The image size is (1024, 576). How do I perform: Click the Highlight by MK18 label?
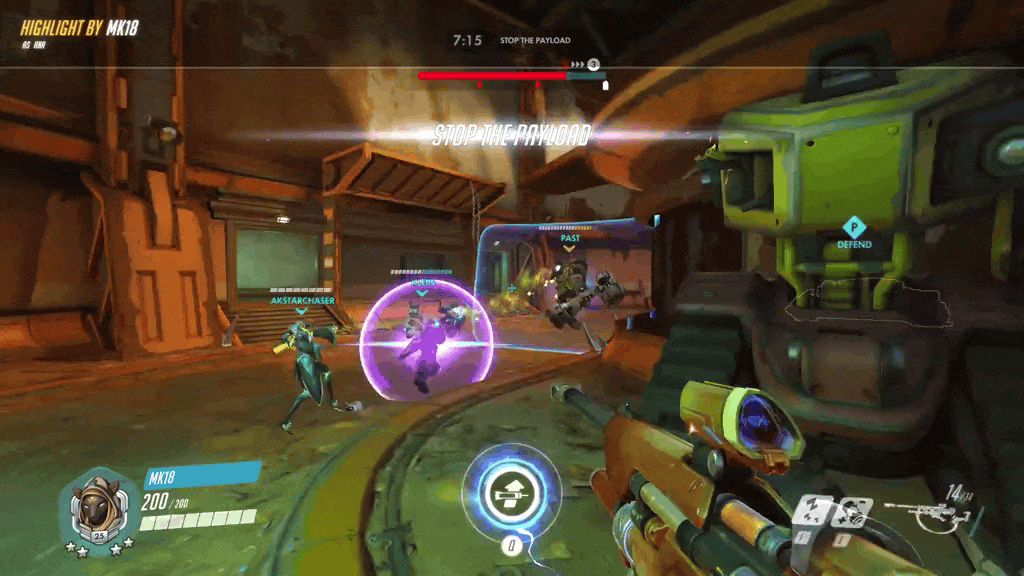click(x=79, y=28)
